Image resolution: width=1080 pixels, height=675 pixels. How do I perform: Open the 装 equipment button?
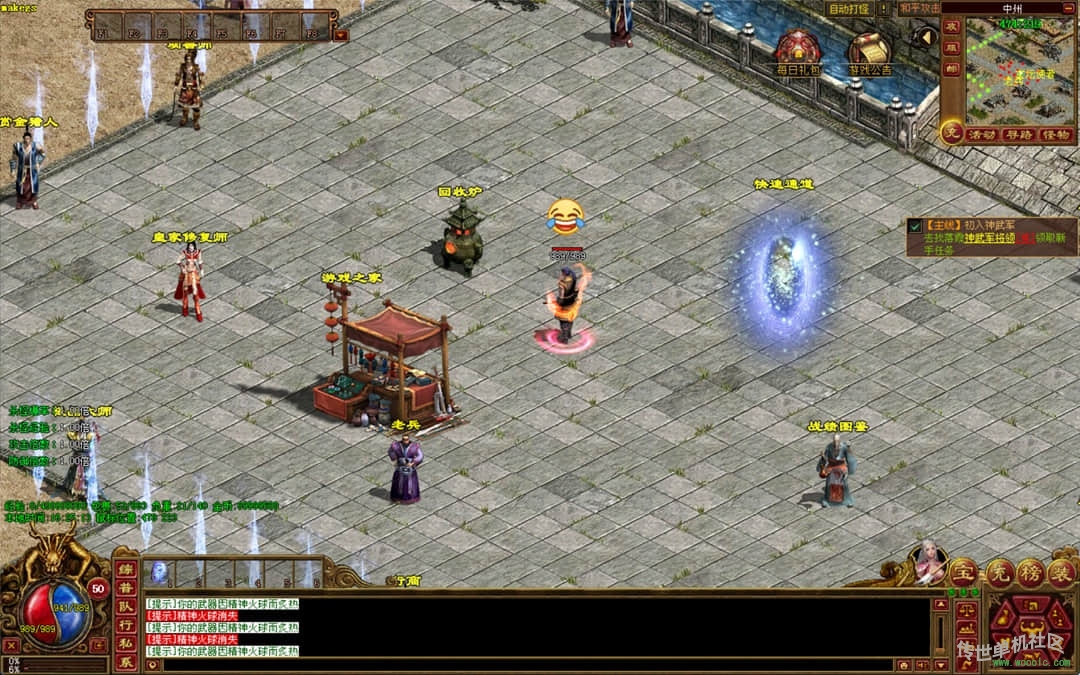click(x=1063, y=572)
